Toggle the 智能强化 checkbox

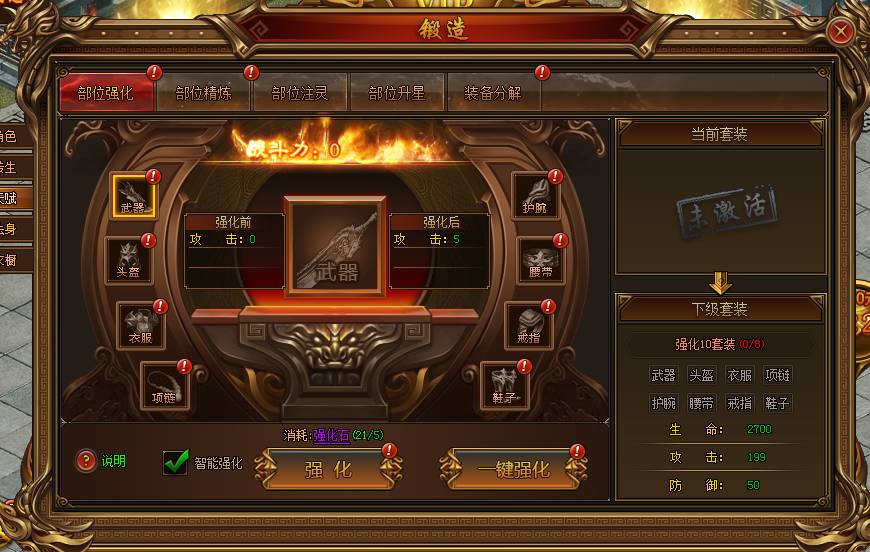pos(177,462)
